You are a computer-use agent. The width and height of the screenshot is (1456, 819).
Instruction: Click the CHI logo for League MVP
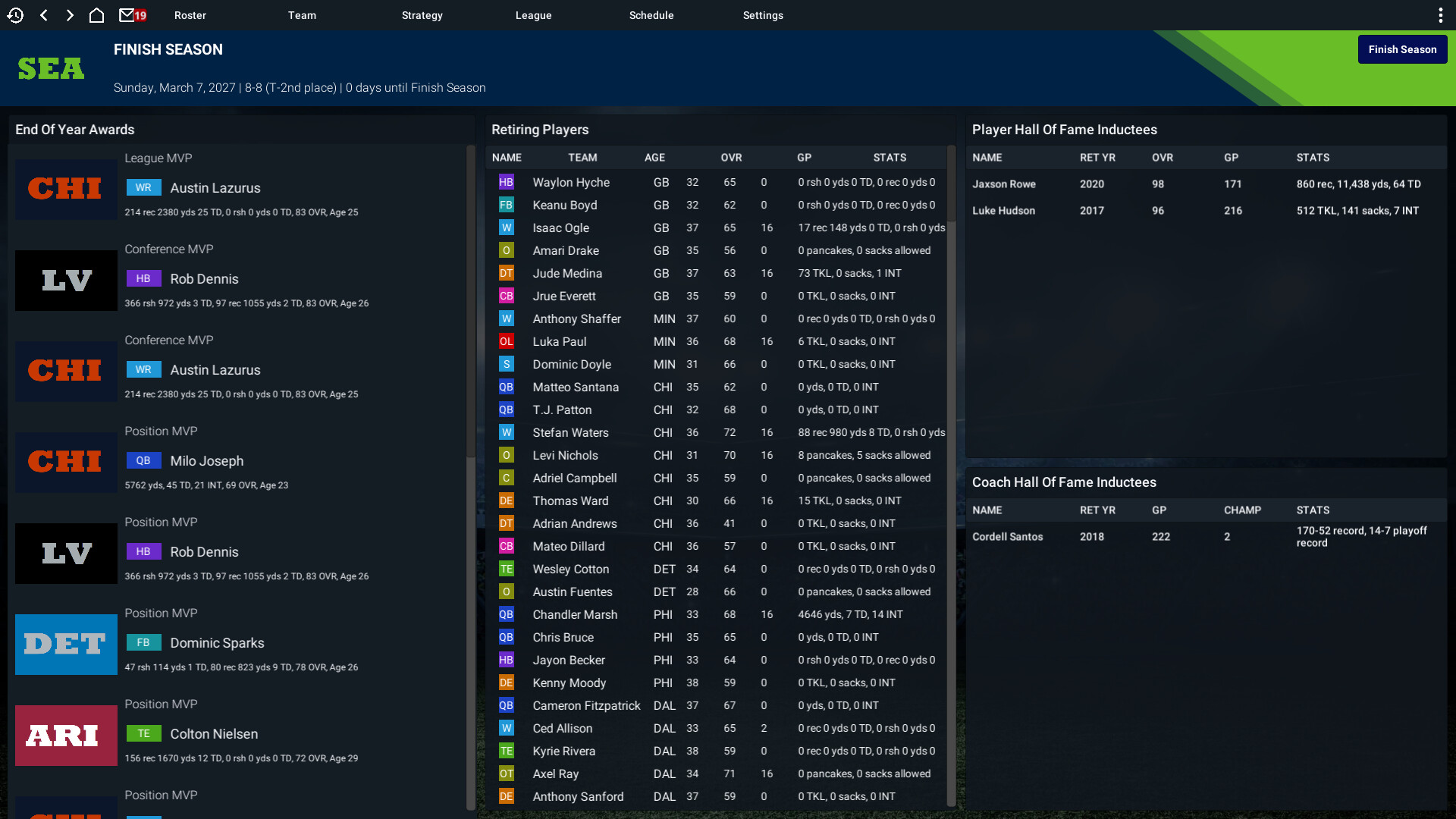click(66, 189)
